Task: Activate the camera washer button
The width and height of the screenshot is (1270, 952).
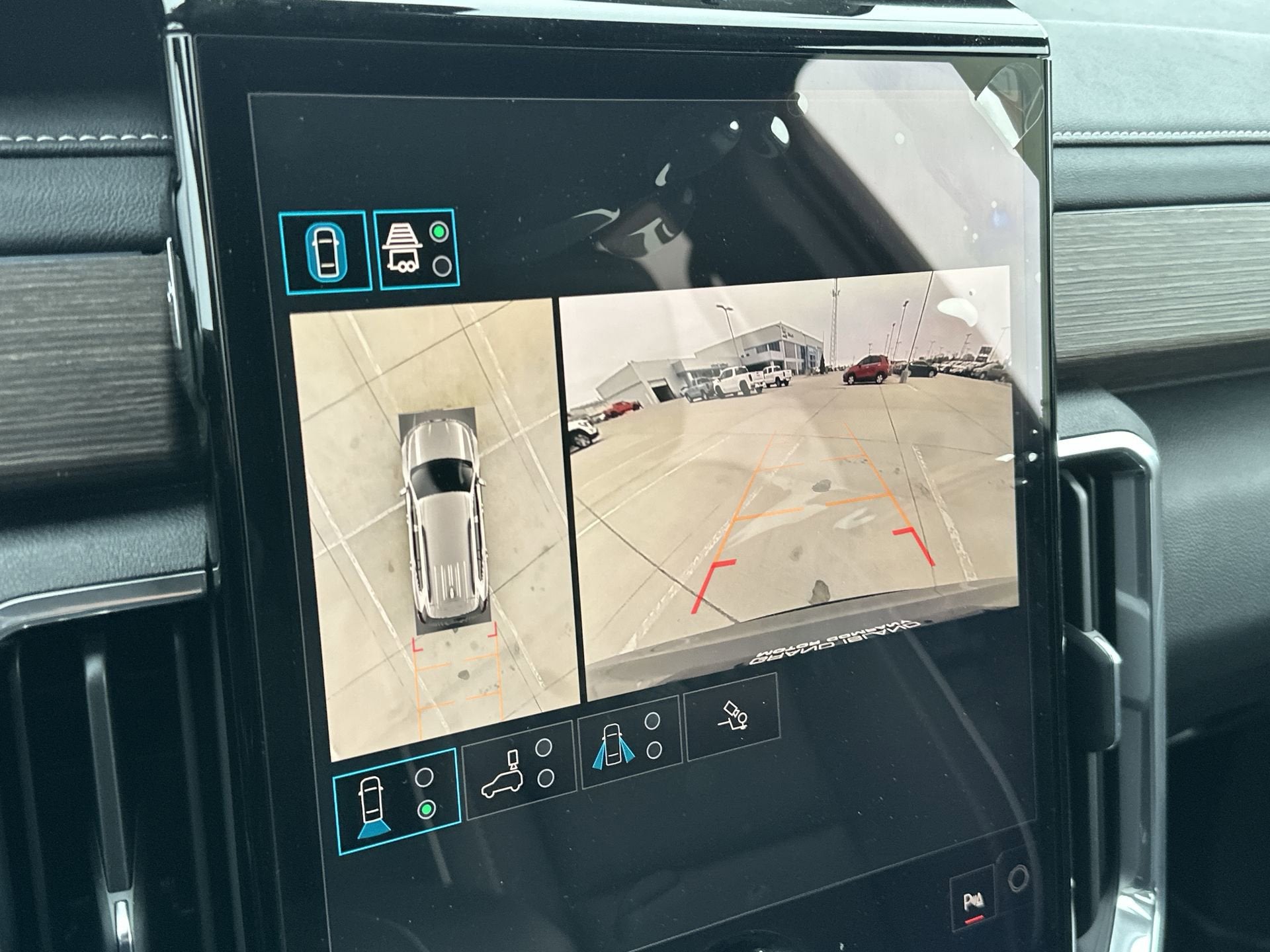Action: click(732, 716)
